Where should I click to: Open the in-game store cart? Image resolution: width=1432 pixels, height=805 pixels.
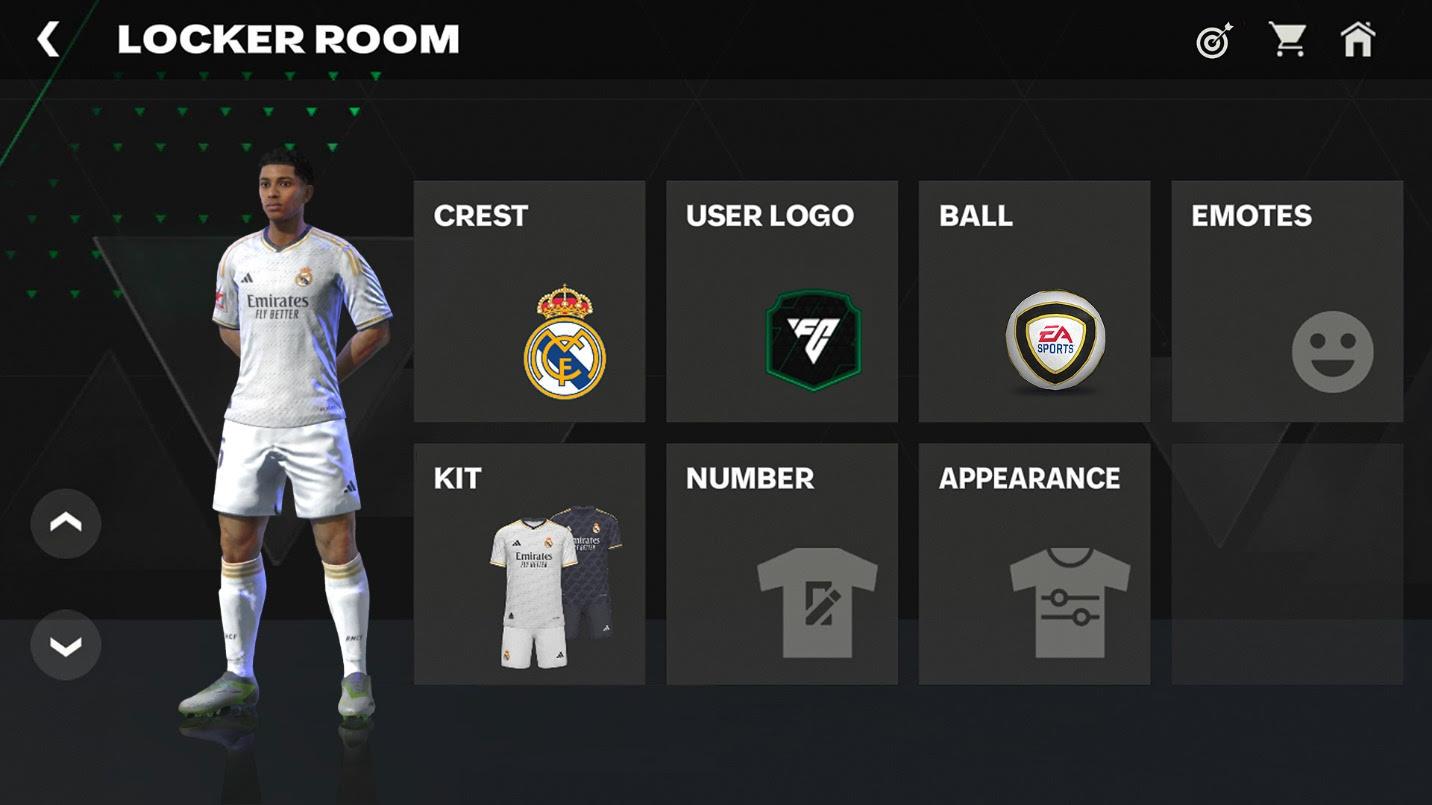click(x=1288, y=37)
